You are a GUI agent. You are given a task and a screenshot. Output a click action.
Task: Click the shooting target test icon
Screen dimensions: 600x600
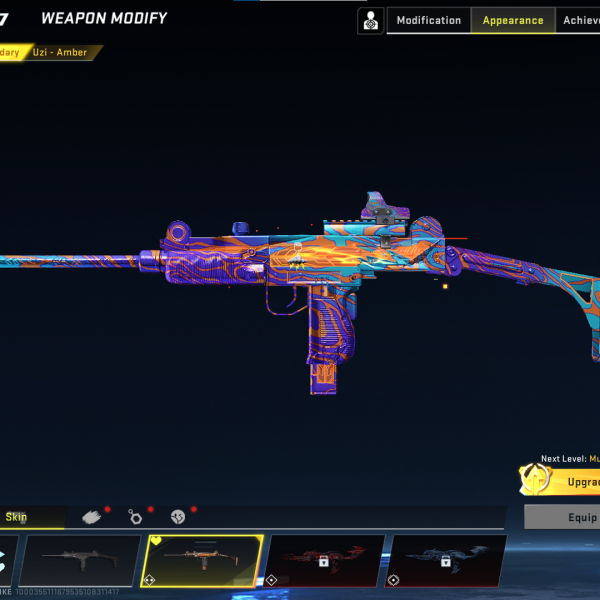click(371, 20)
